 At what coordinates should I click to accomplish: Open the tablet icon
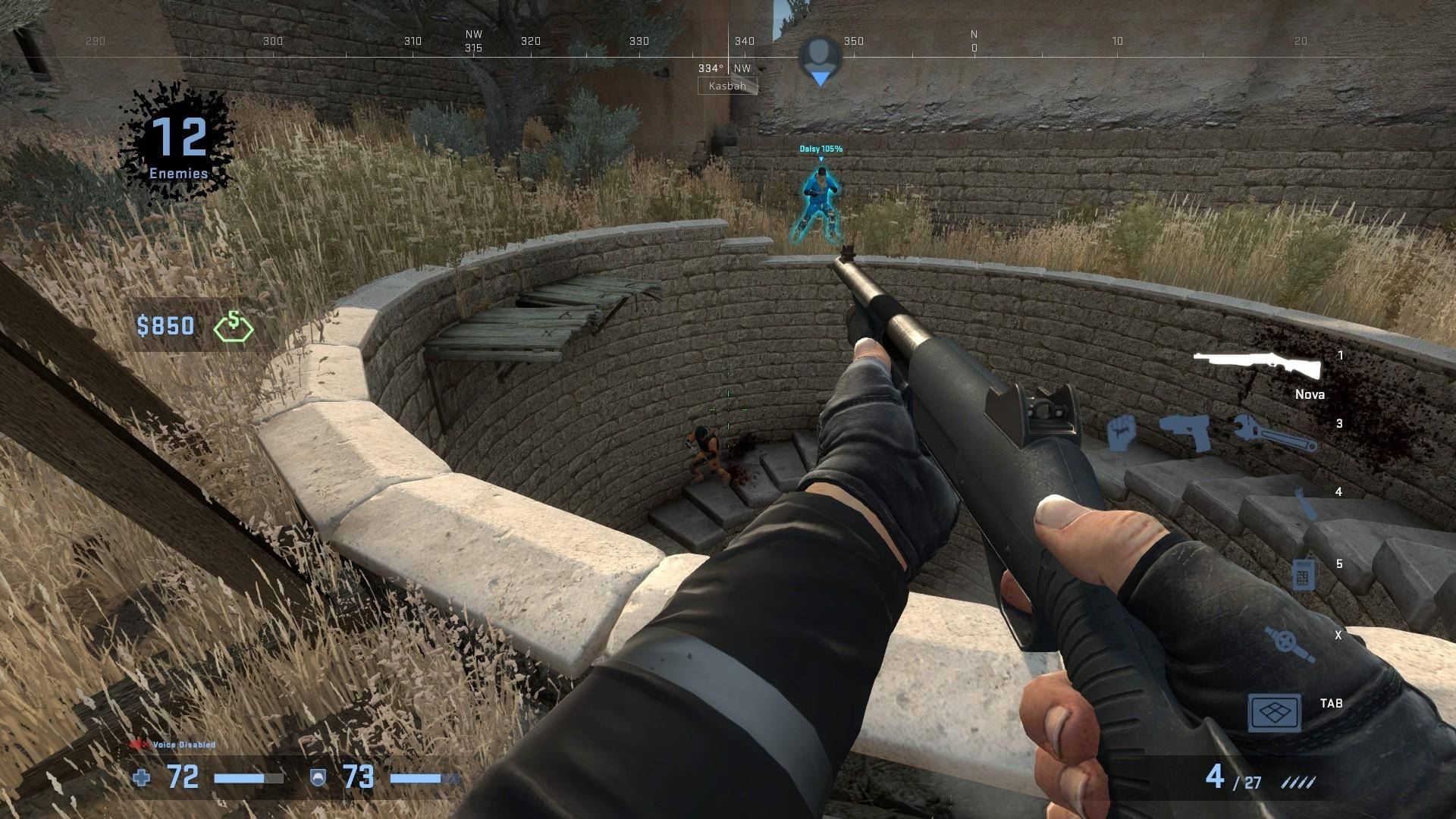pos(1275,713)
